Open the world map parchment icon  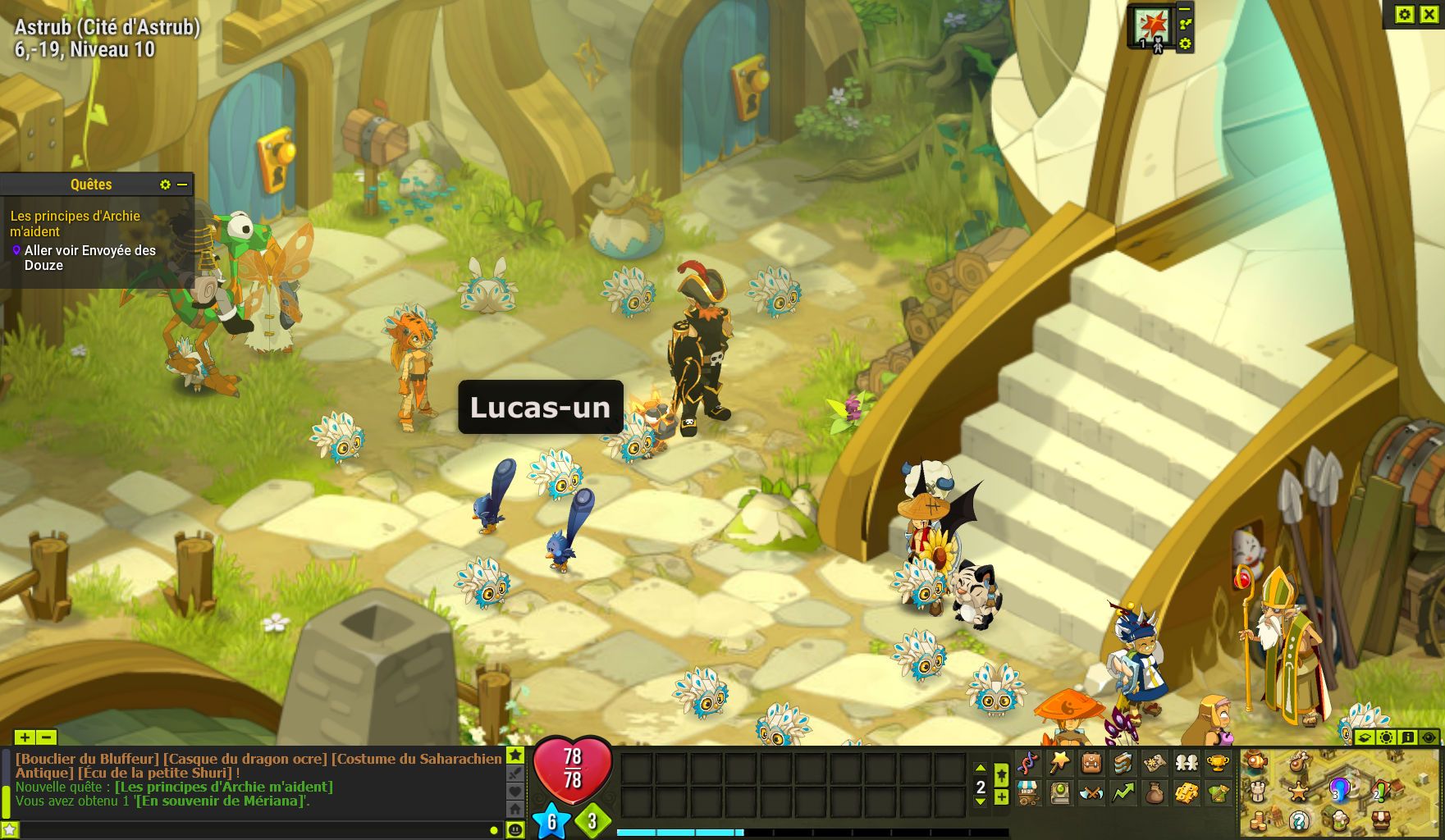pos(1154,763)
